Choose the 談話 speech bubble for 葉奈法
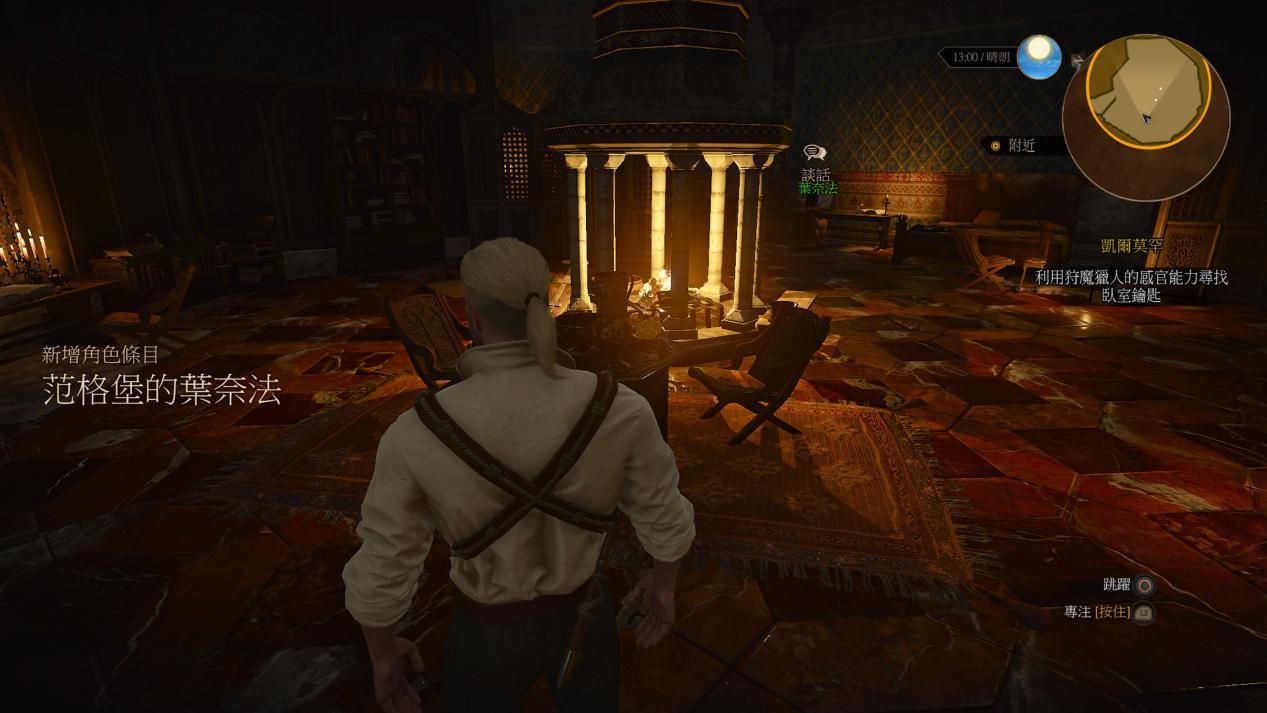Screen dimensions: 1267x713 pyautogui.click(x=815, y=153)
